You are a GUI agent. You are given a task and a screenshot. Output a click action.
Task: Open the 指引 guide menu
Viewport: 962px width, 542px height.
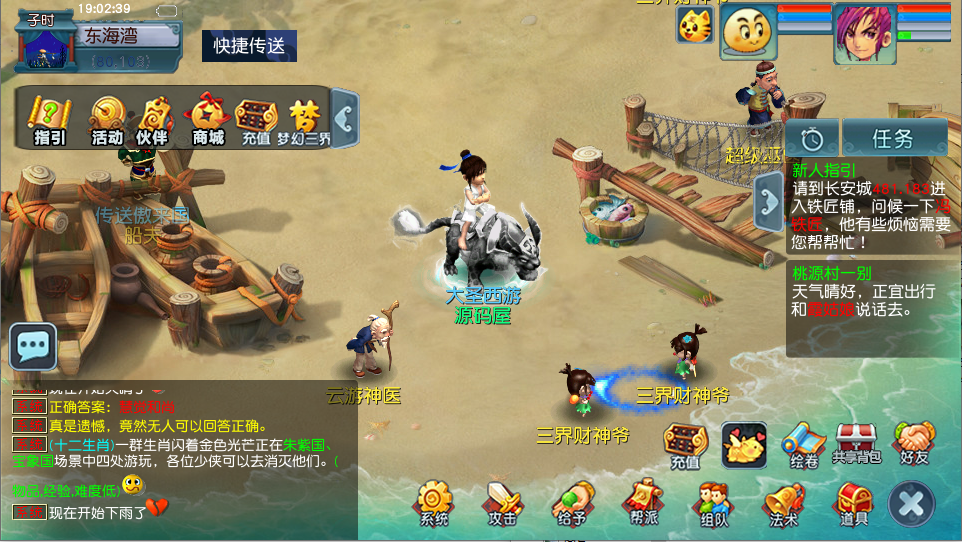pyautogui.click(x=49, y=119)
